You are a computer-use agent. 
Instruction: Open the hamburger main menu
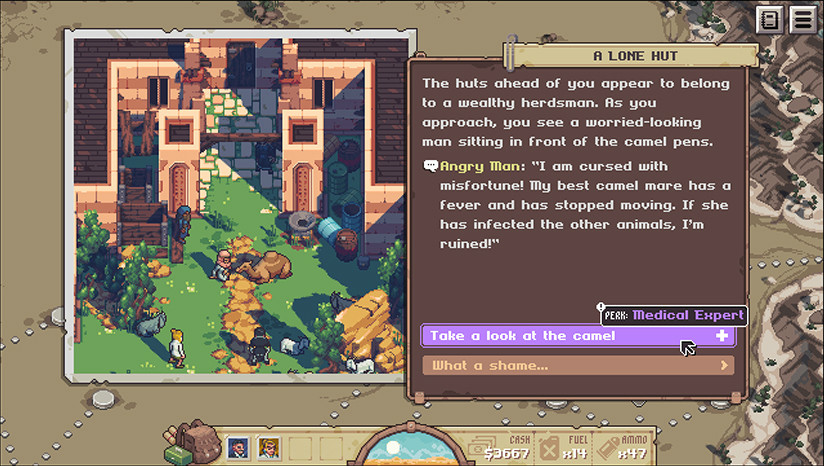[801, 19]
